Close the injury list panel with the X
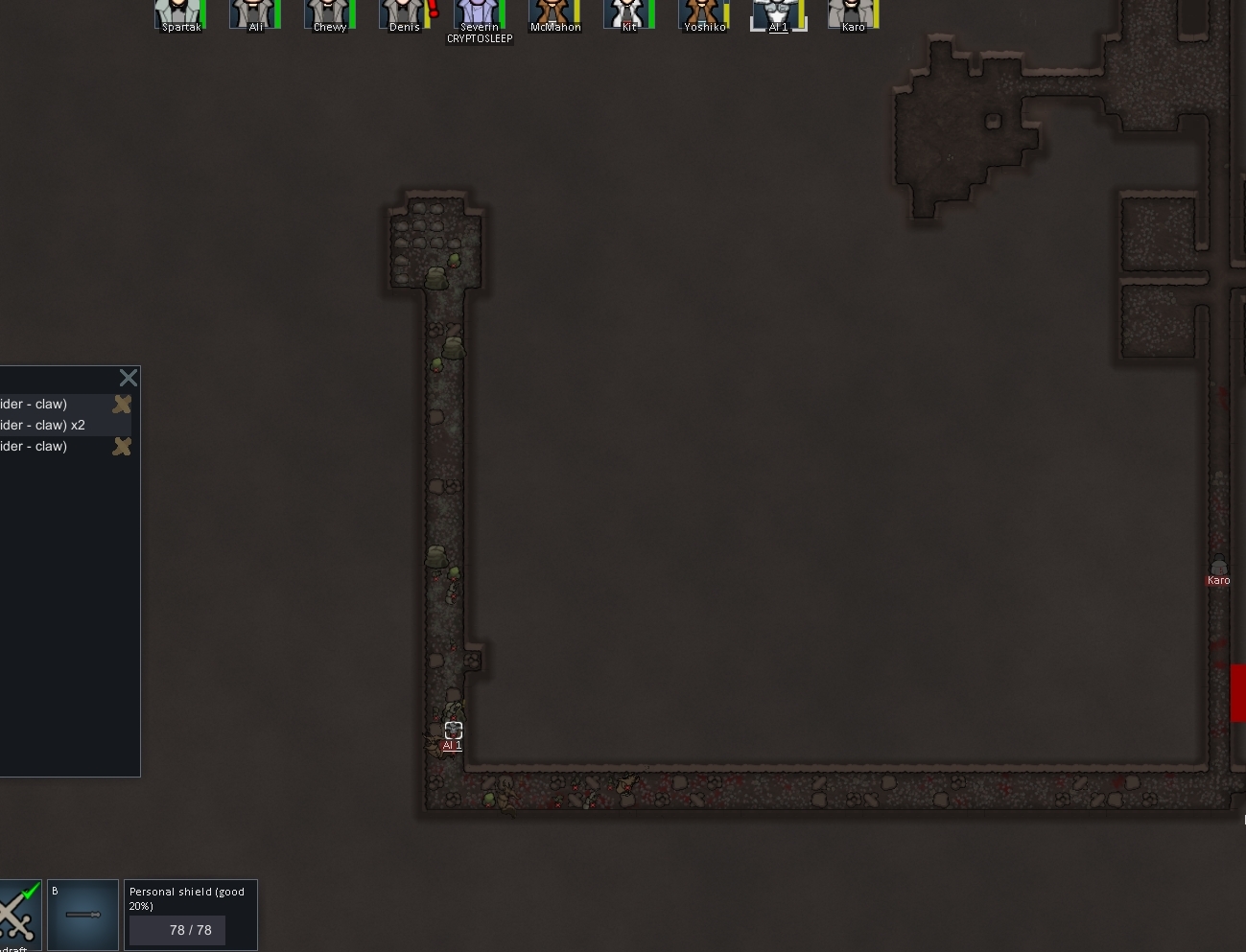 [128, 378]
